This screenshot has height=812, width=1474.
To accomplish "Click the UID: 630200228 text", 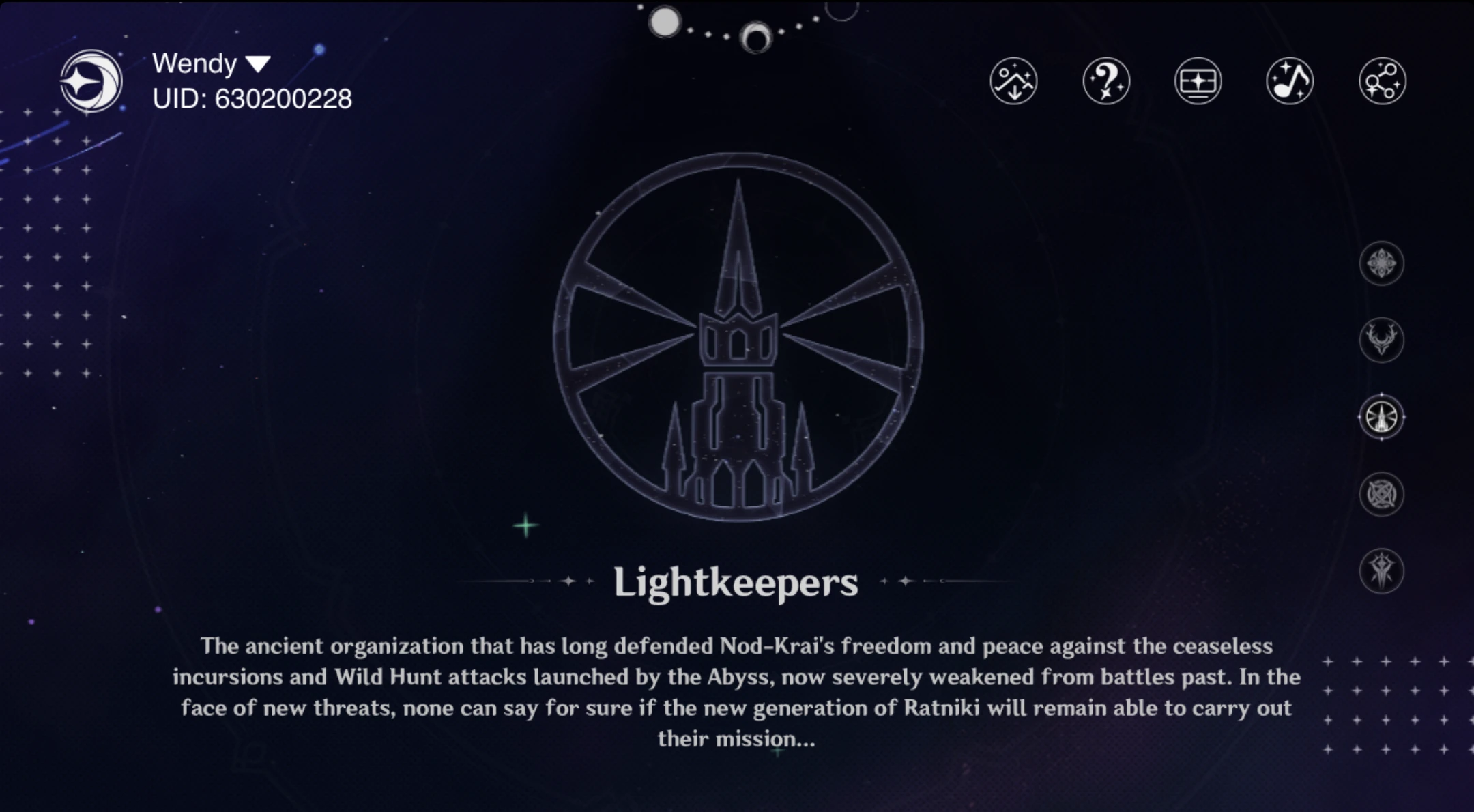I will tap(252, 100).
